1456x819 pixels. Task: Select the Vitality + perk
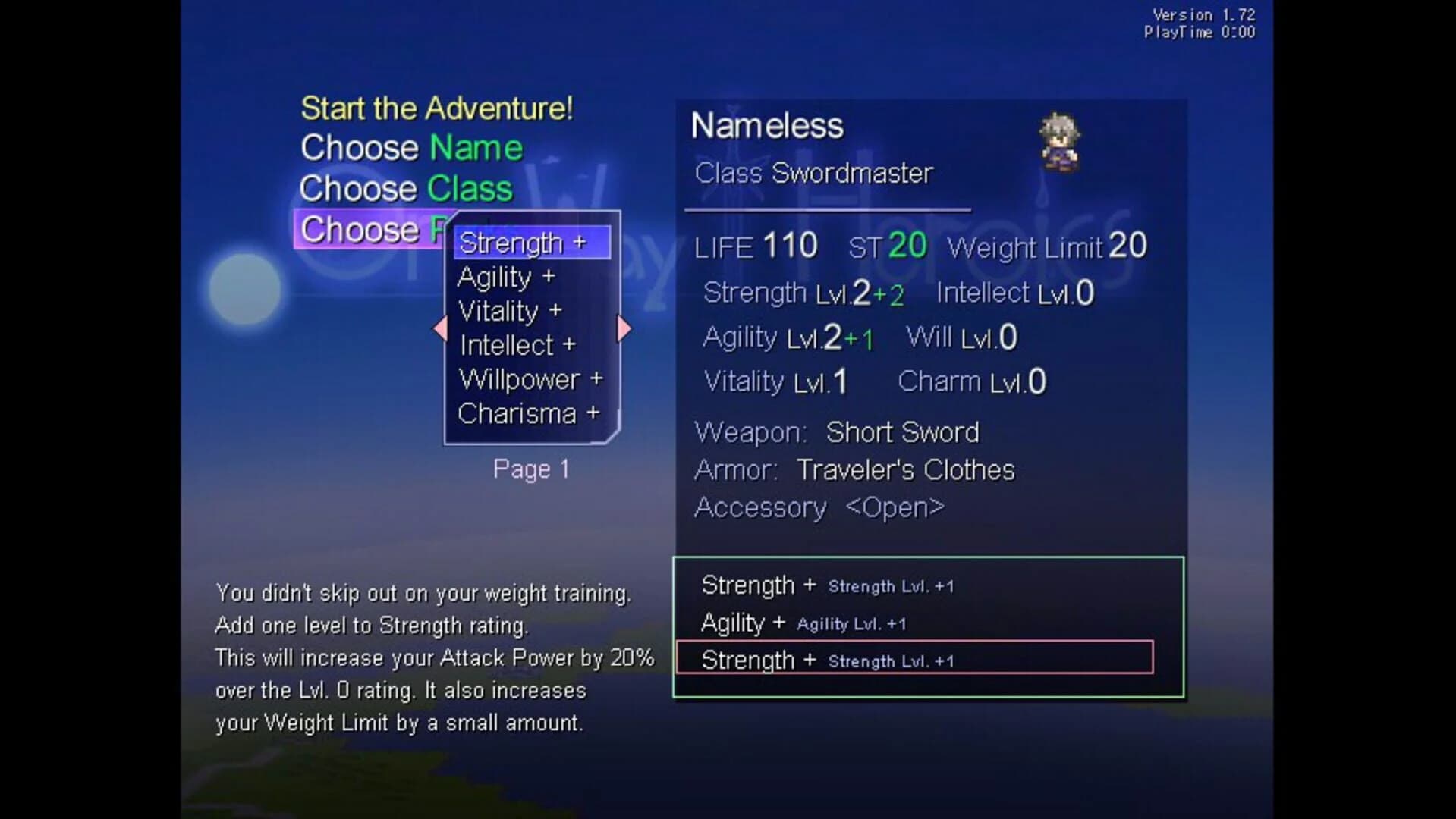(510, 311)
